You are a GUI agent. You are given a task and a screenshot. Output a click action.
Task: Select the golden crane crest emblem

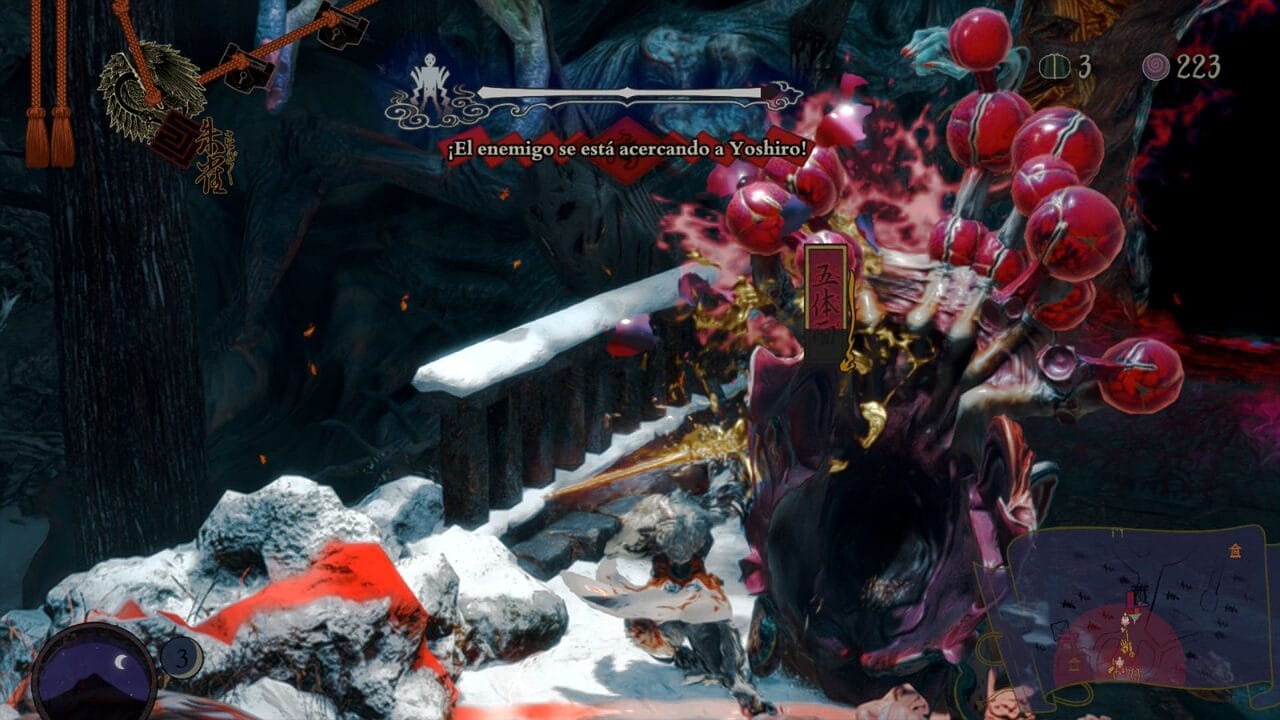pyautogui.click(x=150, y=88)
